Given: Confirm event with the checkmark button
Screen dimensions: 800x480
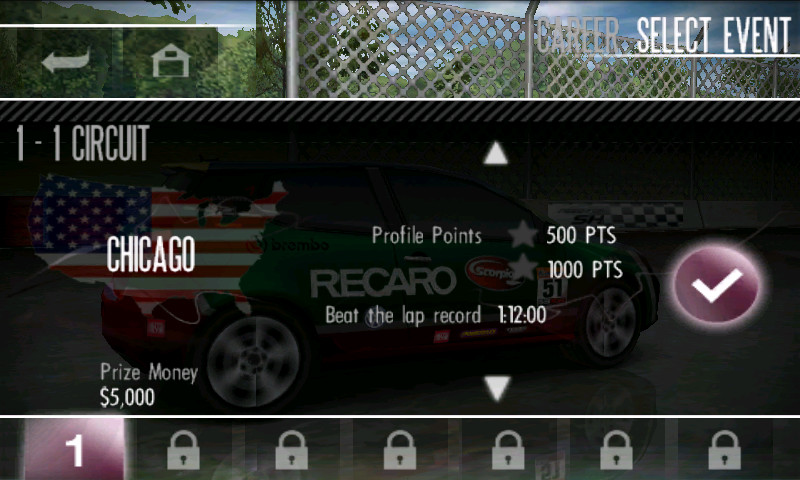Looking at the screenshot, I should click(x=716, y=284).
